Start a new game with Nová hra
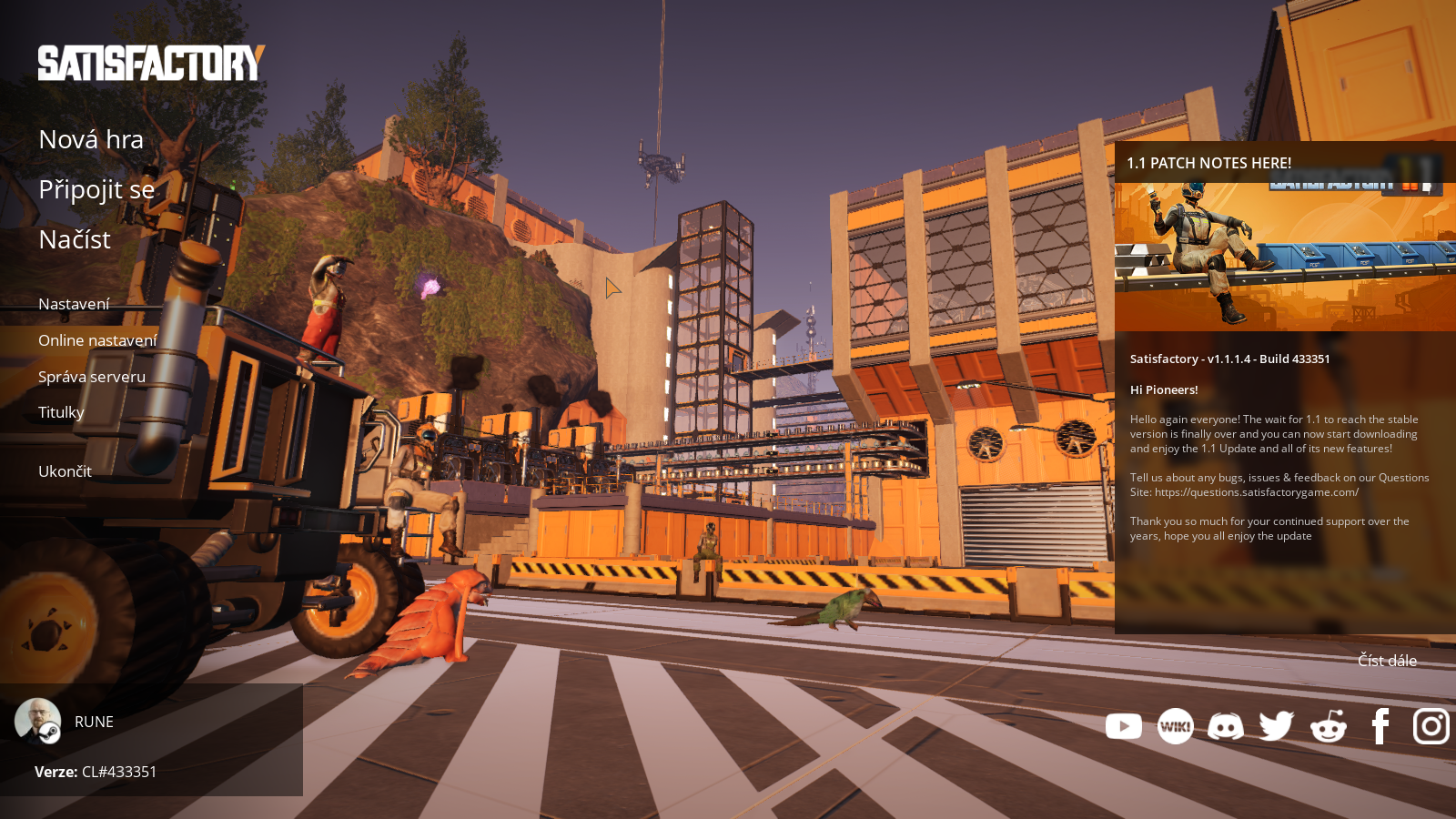The image size is (1456, 819). tap(91, 139)
